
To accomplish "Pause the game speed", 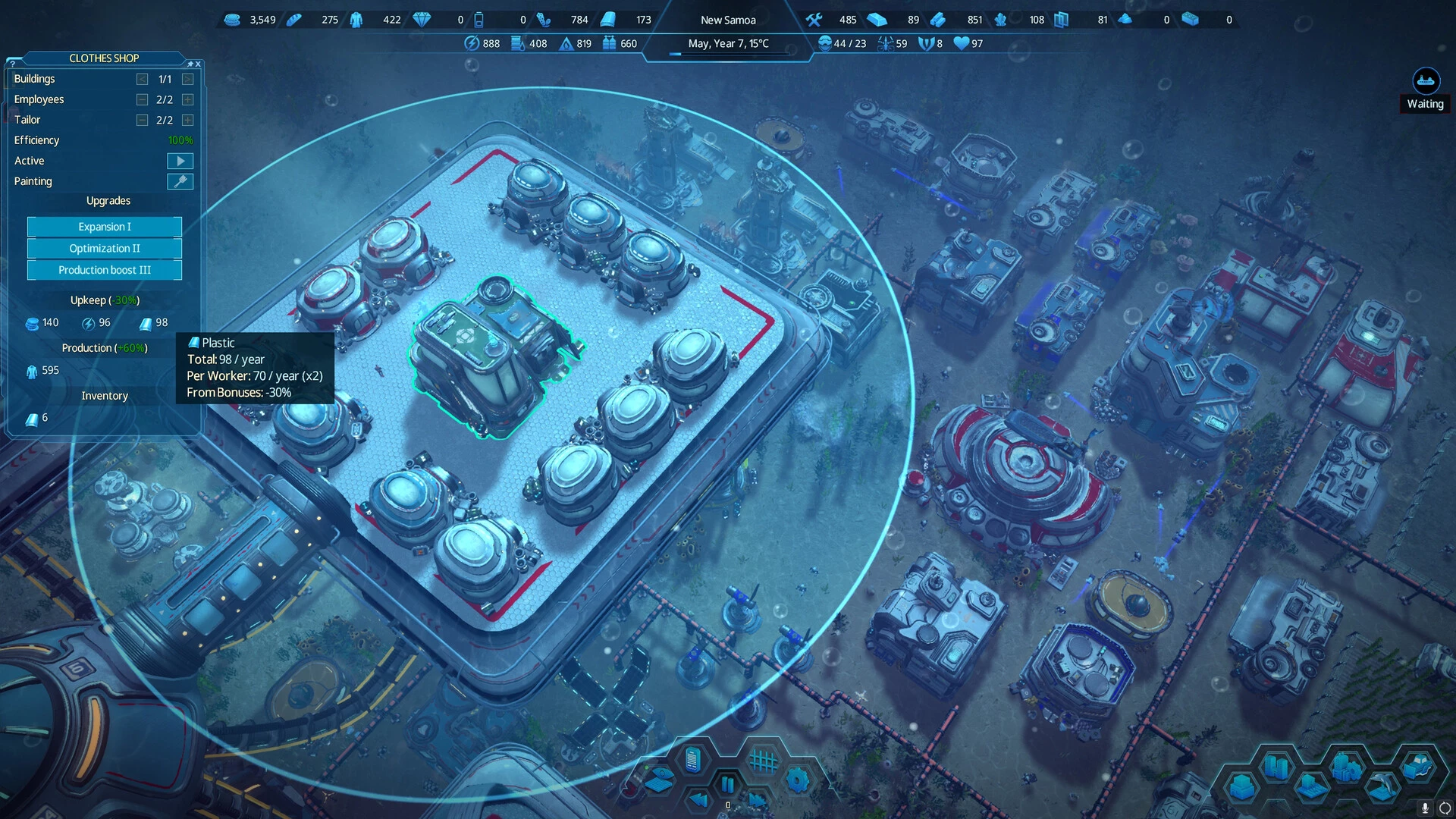I will point(727,783).
